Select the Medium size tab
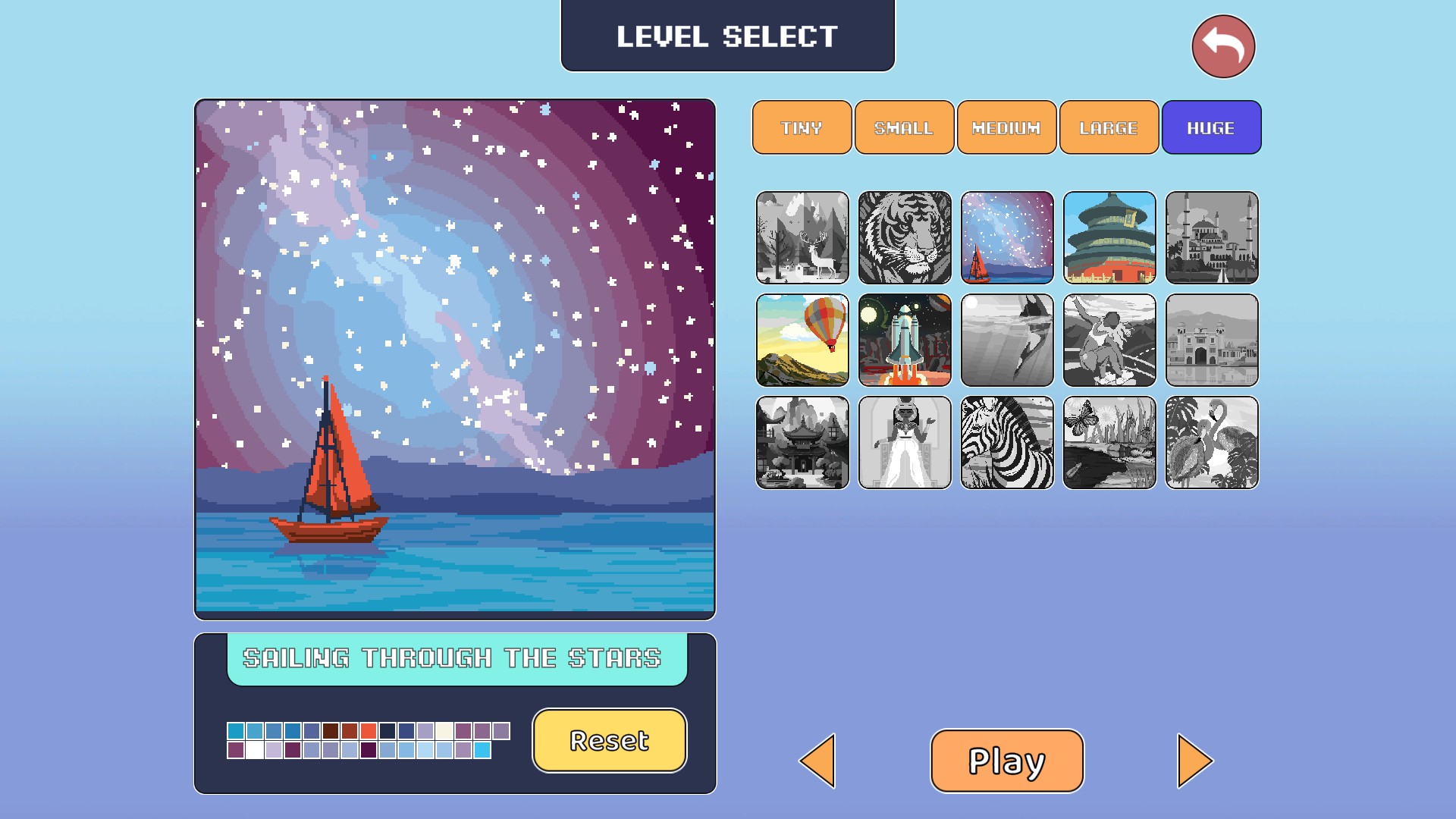1456x819 pixels. point(1006,127)
